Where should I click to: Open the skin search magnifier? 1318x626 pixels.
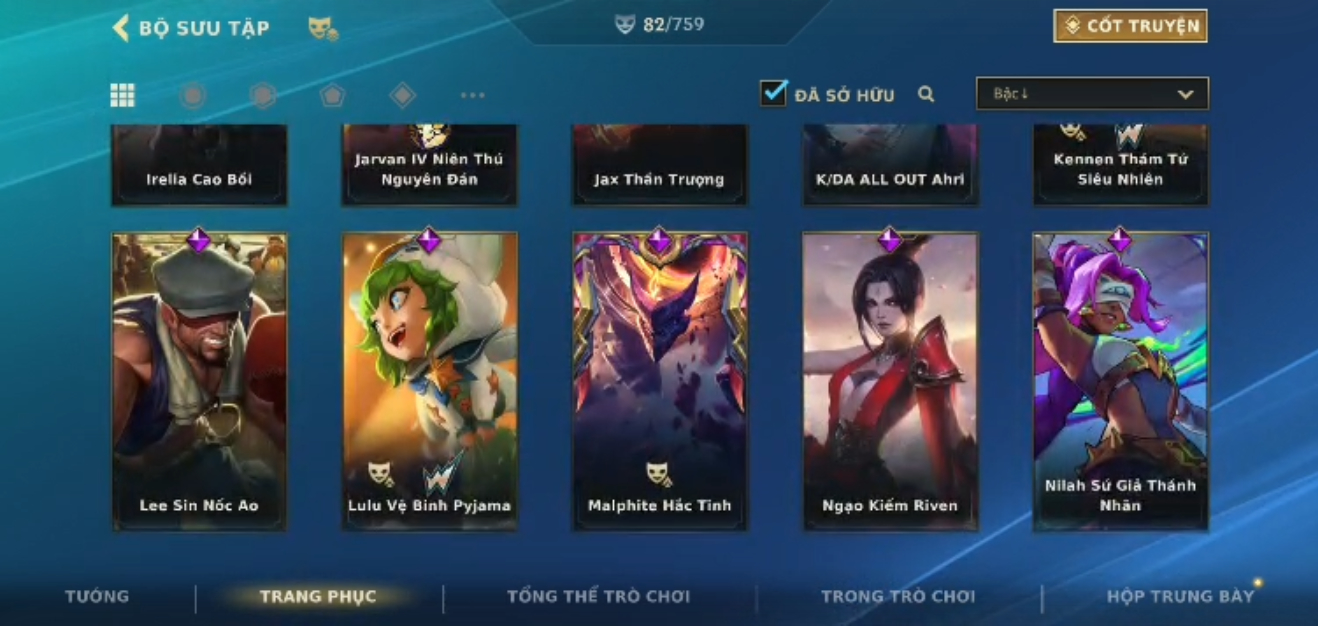[926, 94]
